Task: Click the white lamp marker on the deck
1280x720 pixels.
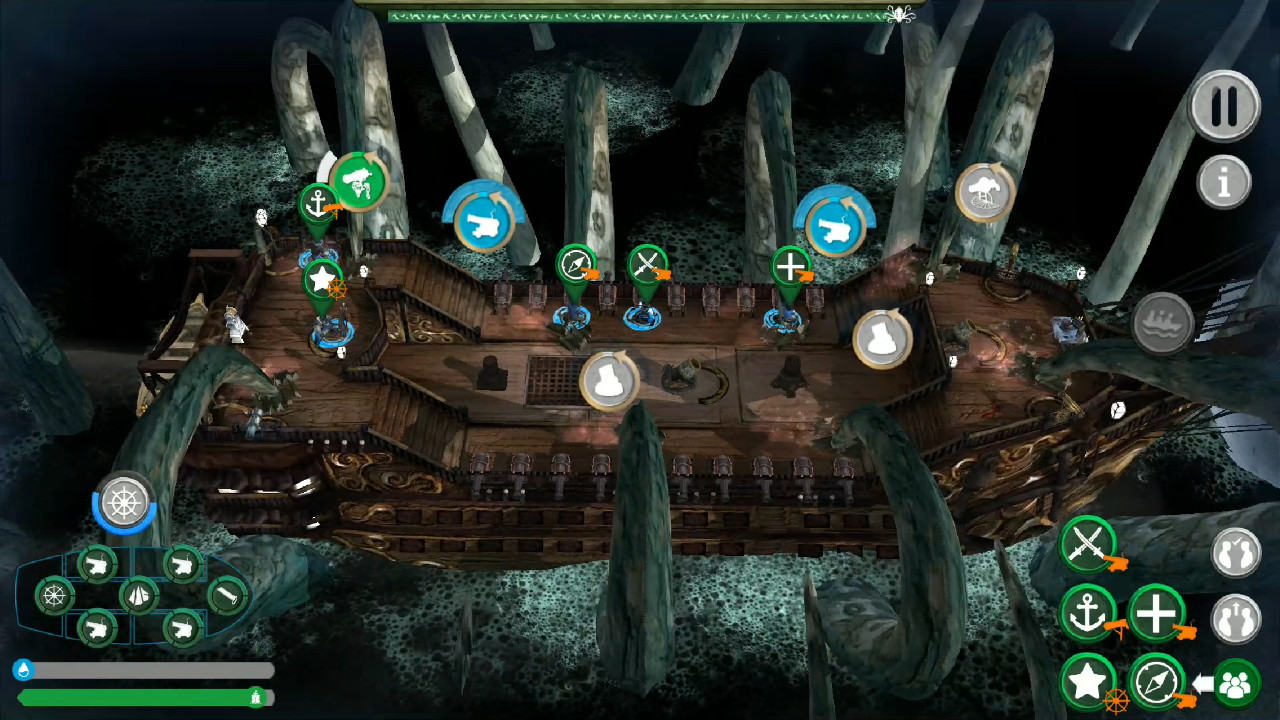Action: coord(608,380)
